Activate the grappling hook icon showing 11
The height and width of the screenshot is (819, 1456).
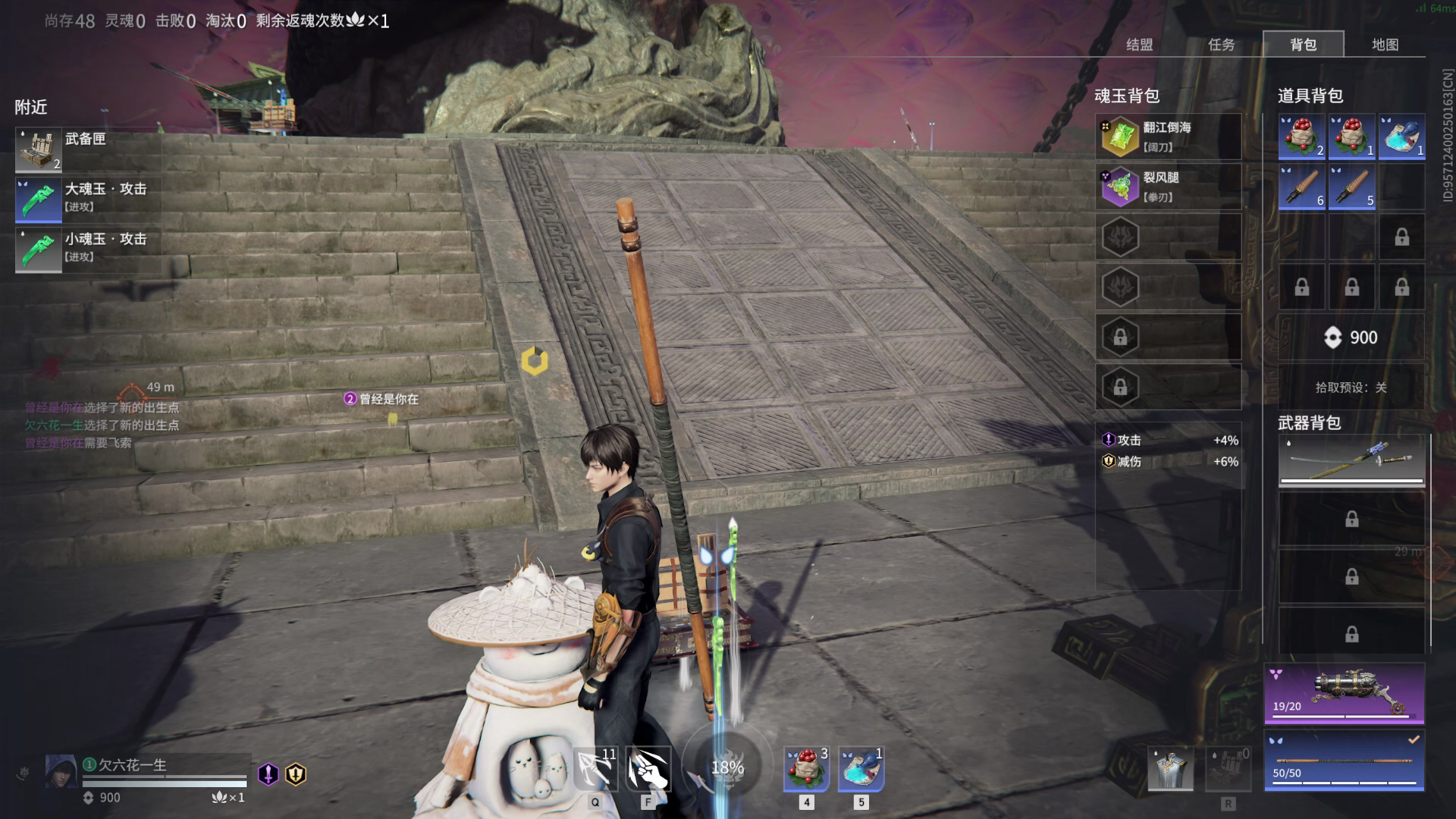[x=595, y=768]
